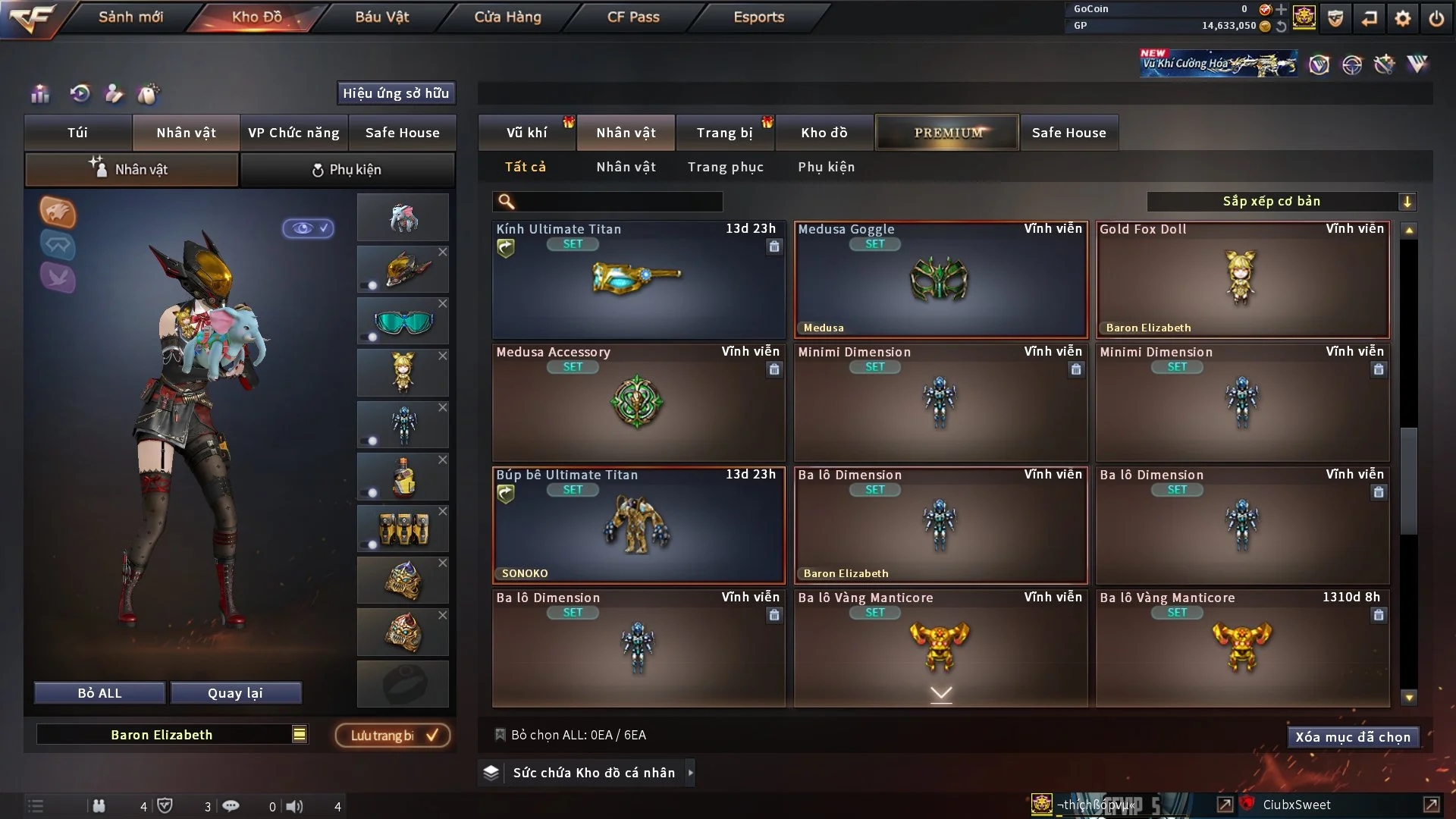Go to the CF Pass menu
This screenshot has width=1456, height=819.
(x=633, y=17)
